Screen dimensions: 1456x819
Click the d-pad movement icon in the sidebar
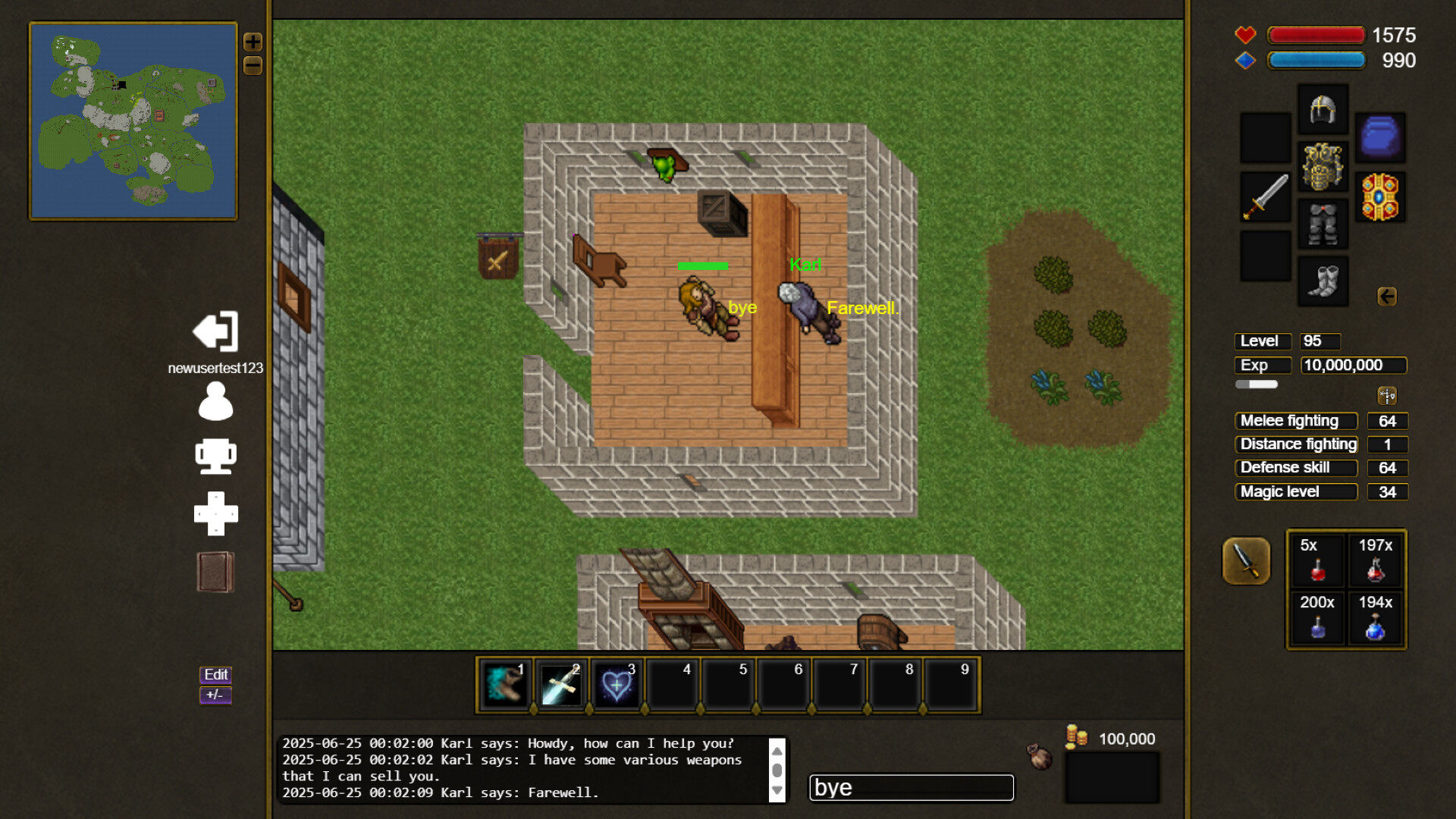click(x=215, y=513)
